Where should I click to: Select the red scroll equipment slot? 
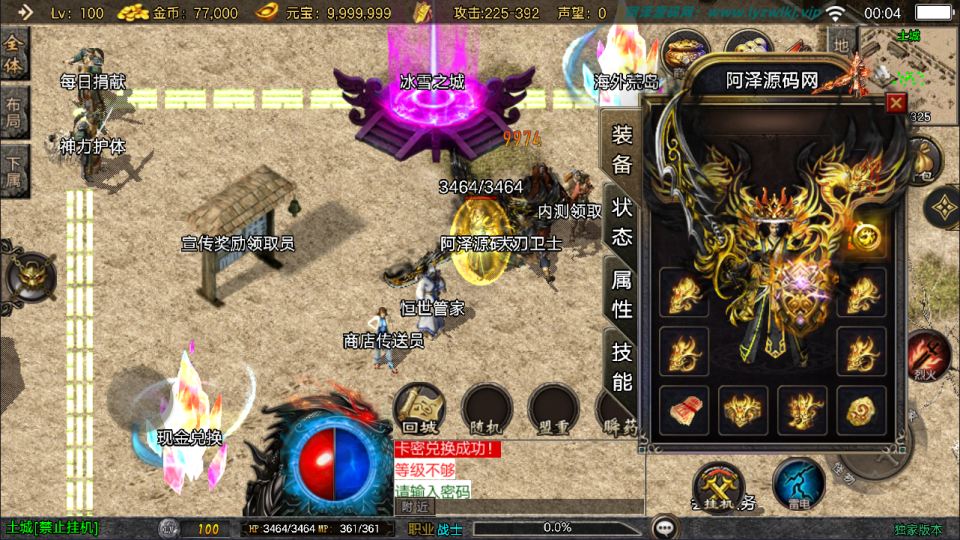pyautogui.click(x=684, y=411)
